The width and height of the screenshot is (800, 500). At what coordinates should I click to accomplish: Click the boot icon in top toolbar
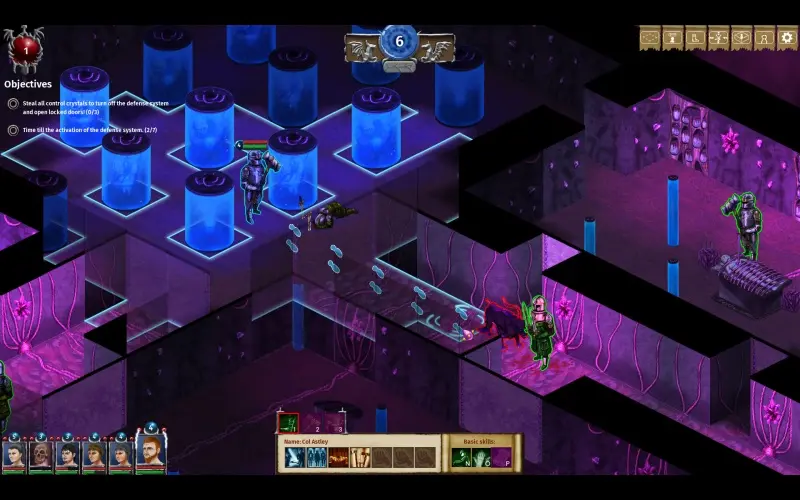[695, 38]
